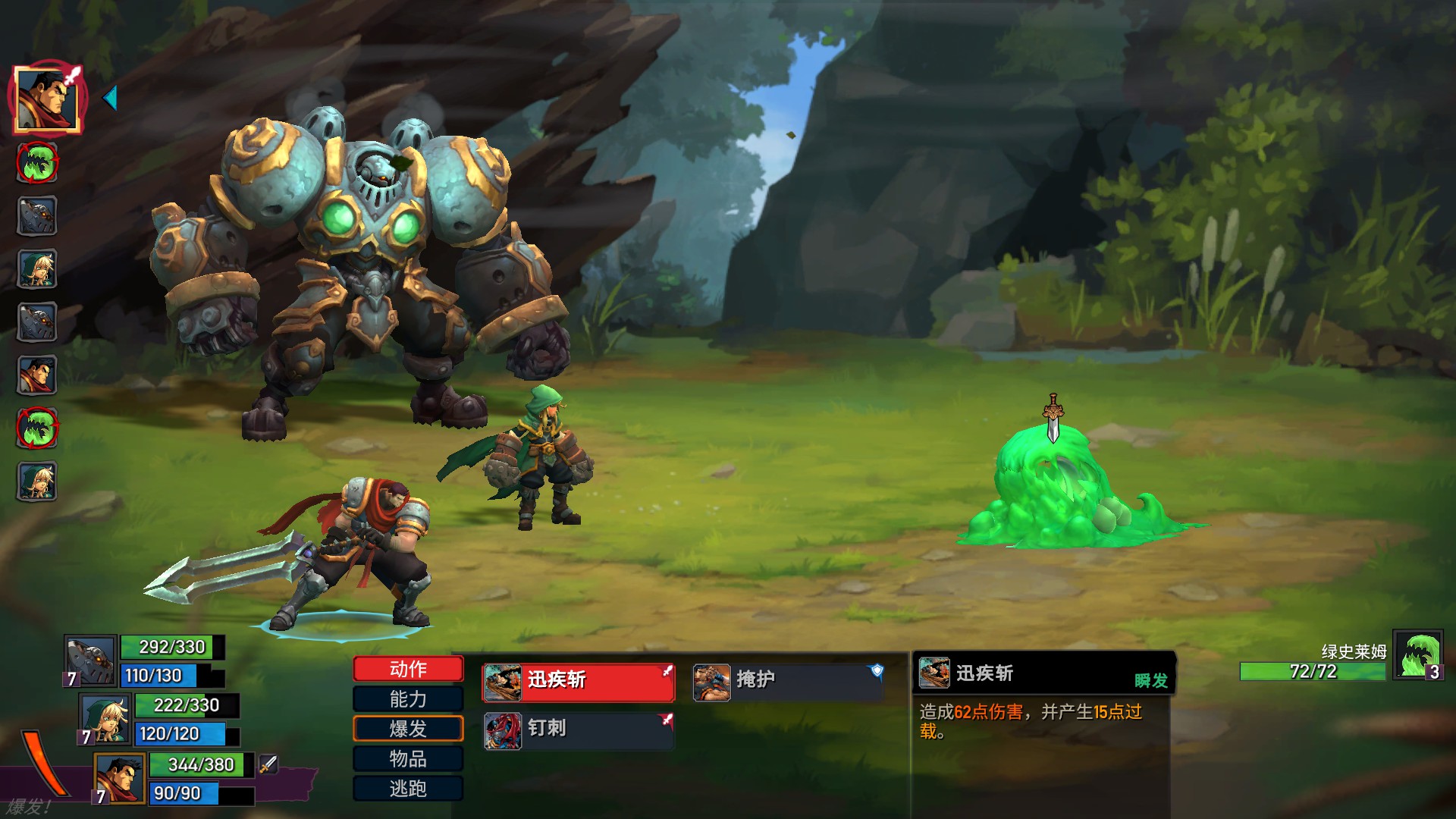Select the 钉刺 skill
Viewport: 1456px width, 819px height.
pyautogui.click(x=579, y=730)
